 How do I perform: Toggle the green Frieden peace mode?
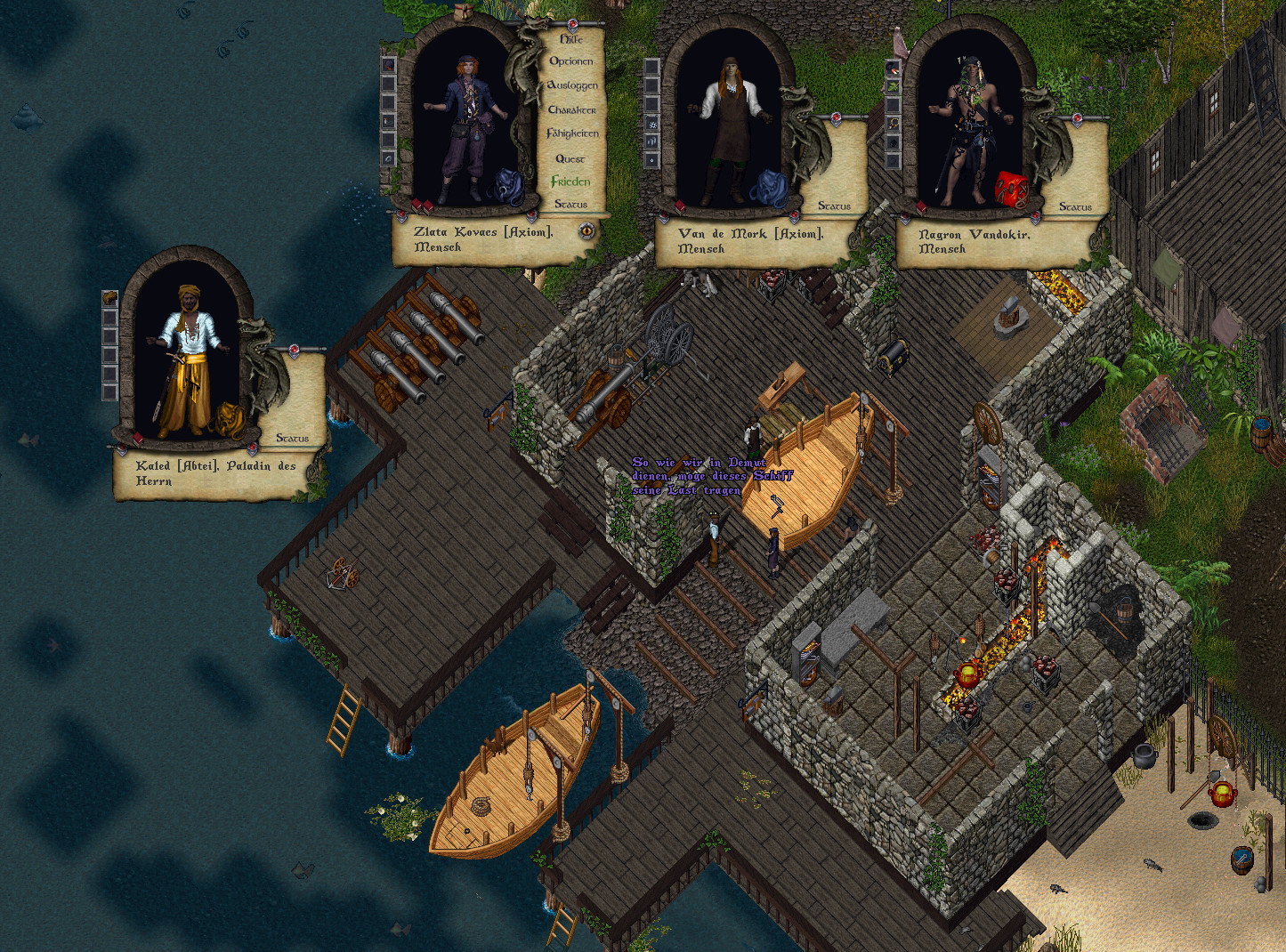[x=570, y=182]
